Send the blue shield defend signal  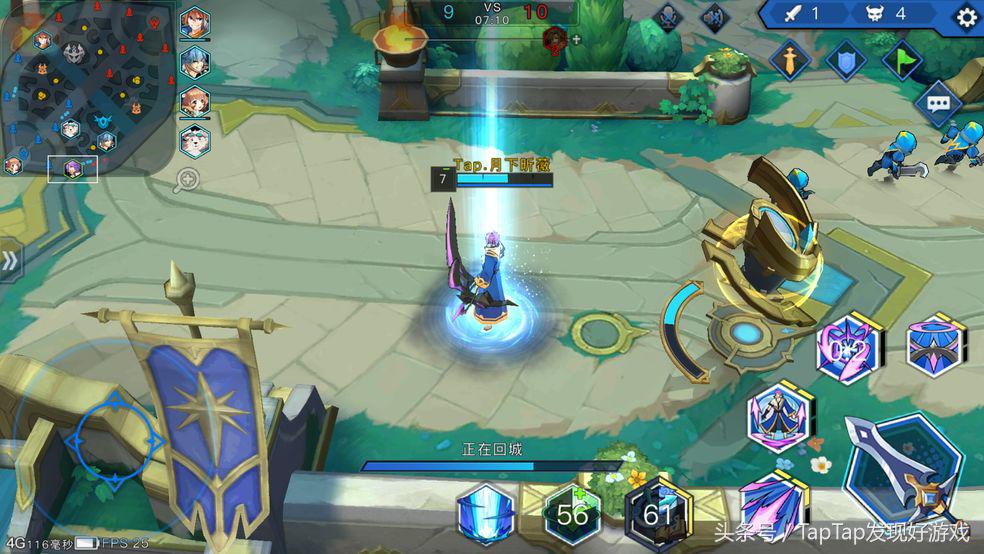click(845, 60)
